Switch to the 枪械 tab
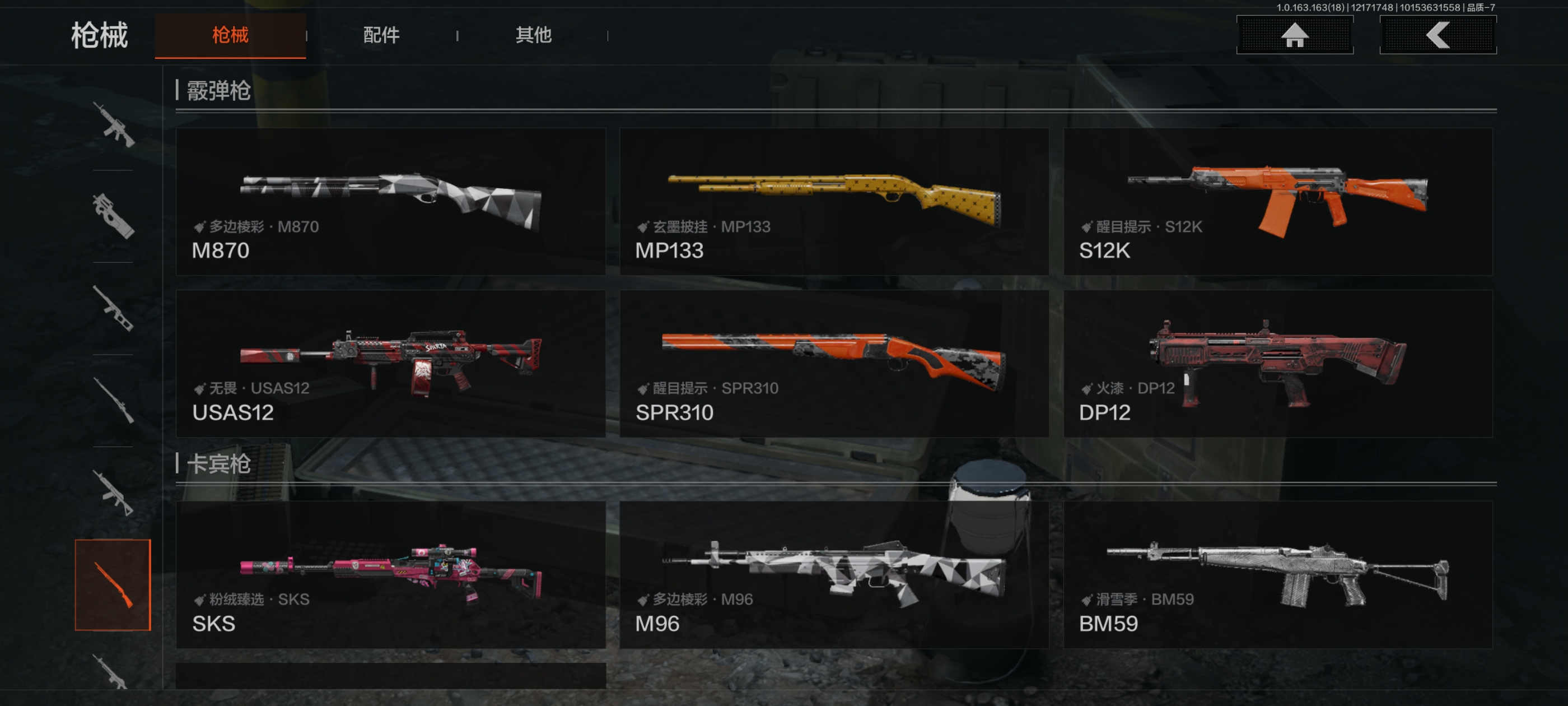Image resolution: width=1568 pixels, height=706 pixels. click(230, 35)
